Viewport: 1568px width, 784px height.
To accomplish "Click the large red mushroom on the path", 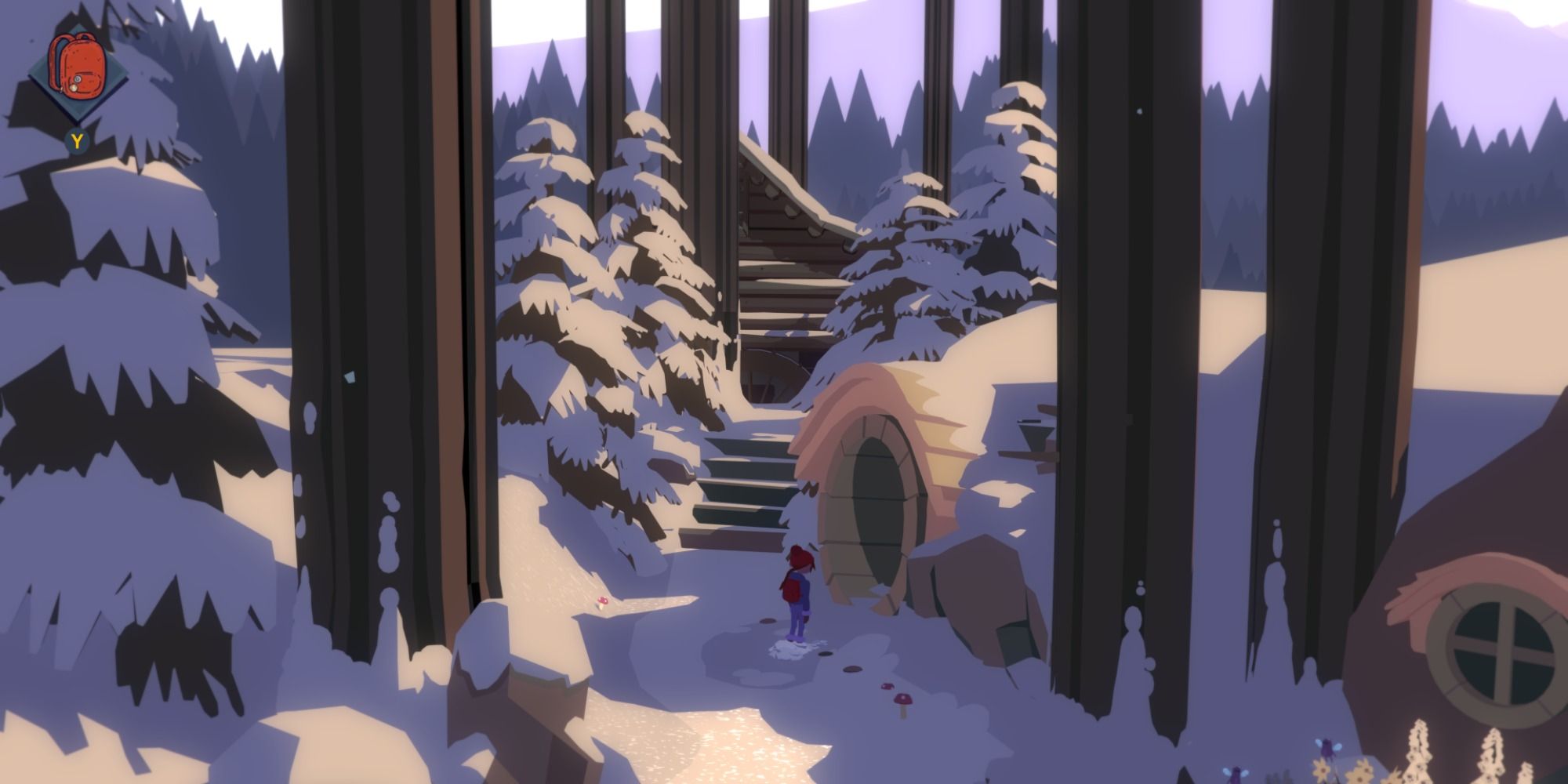I will tap(902, 699).
